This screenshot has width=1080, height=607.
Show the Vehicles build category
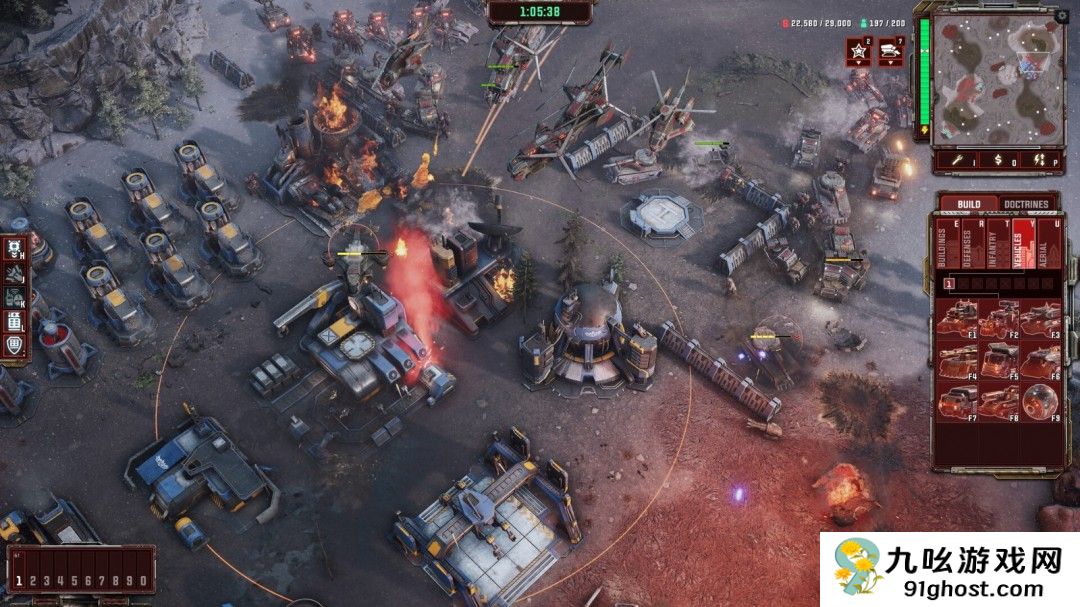click(x=1021, y=246)
